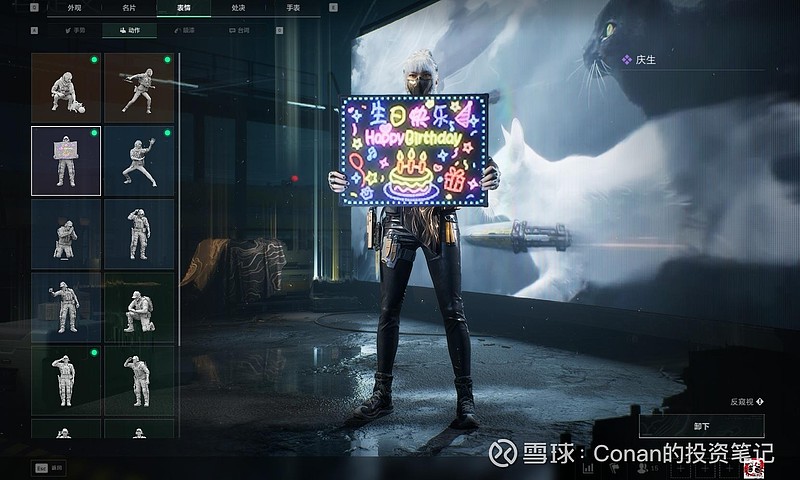Open the 手表 watch tab
This screenshot has width=800, height=480.
click(292, 7)
